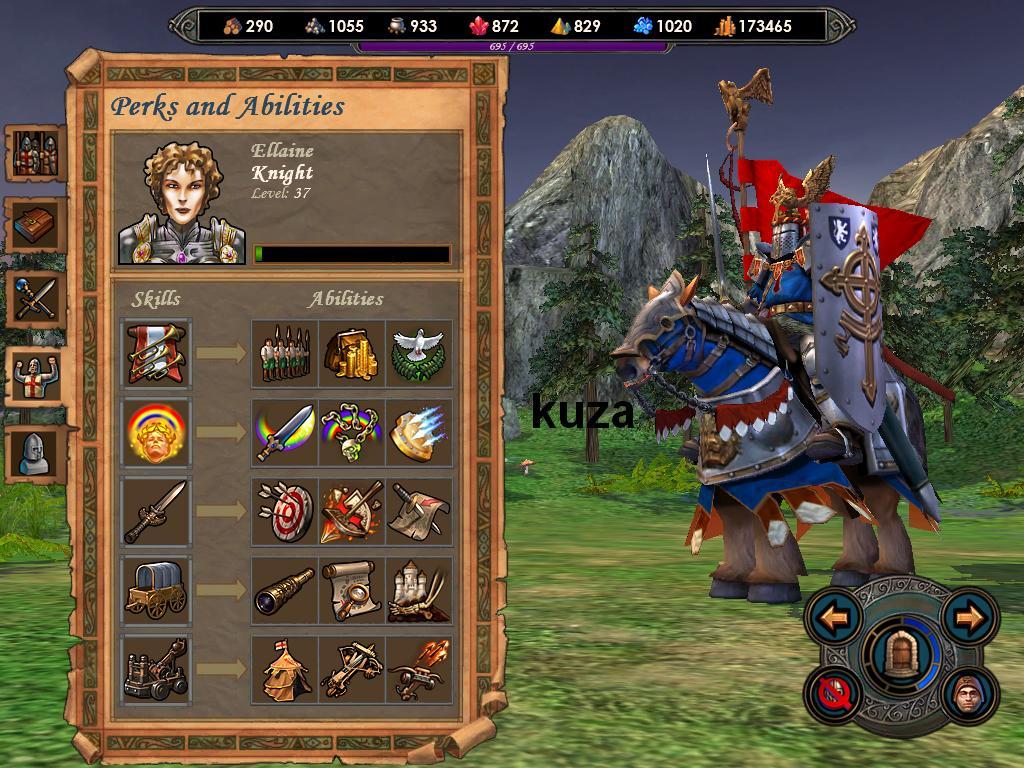Choose the tent ability icon
This screenshot has height=768, width=1024.
tap(284, 670)
